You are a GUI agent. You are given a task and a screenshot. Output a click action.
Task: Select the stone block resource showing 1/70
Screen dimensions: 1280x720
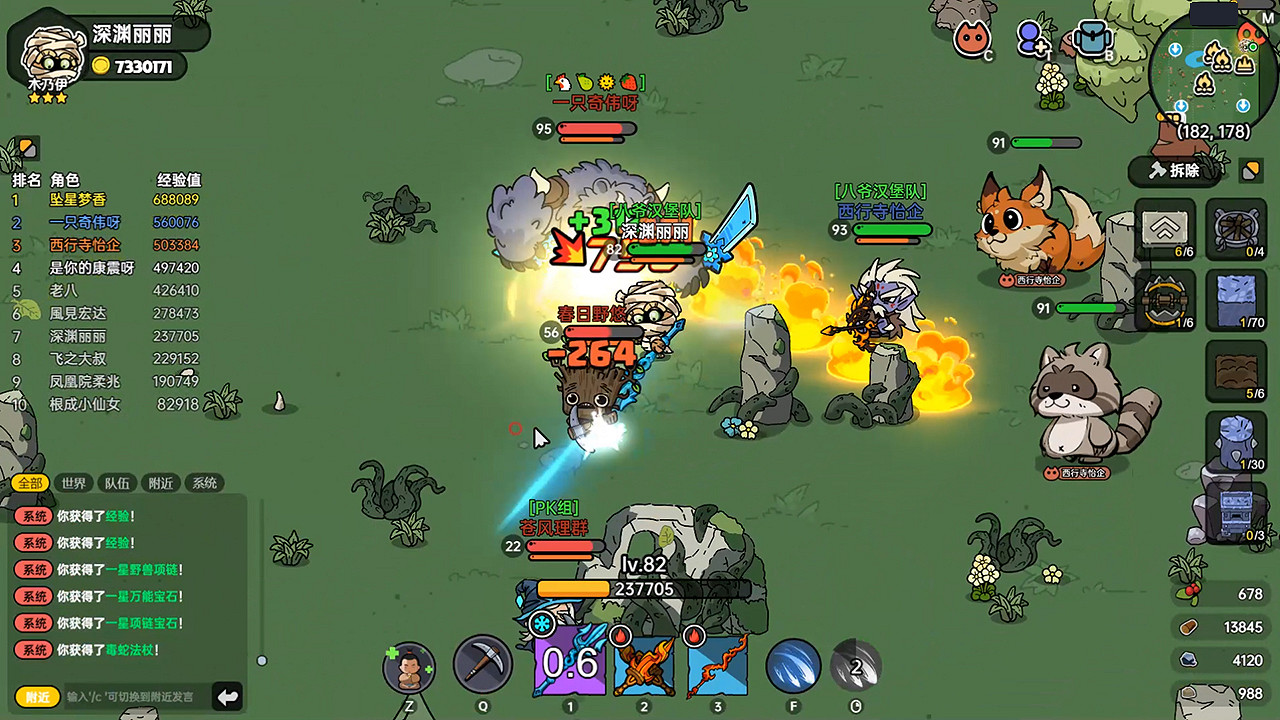coord(1236,299)
